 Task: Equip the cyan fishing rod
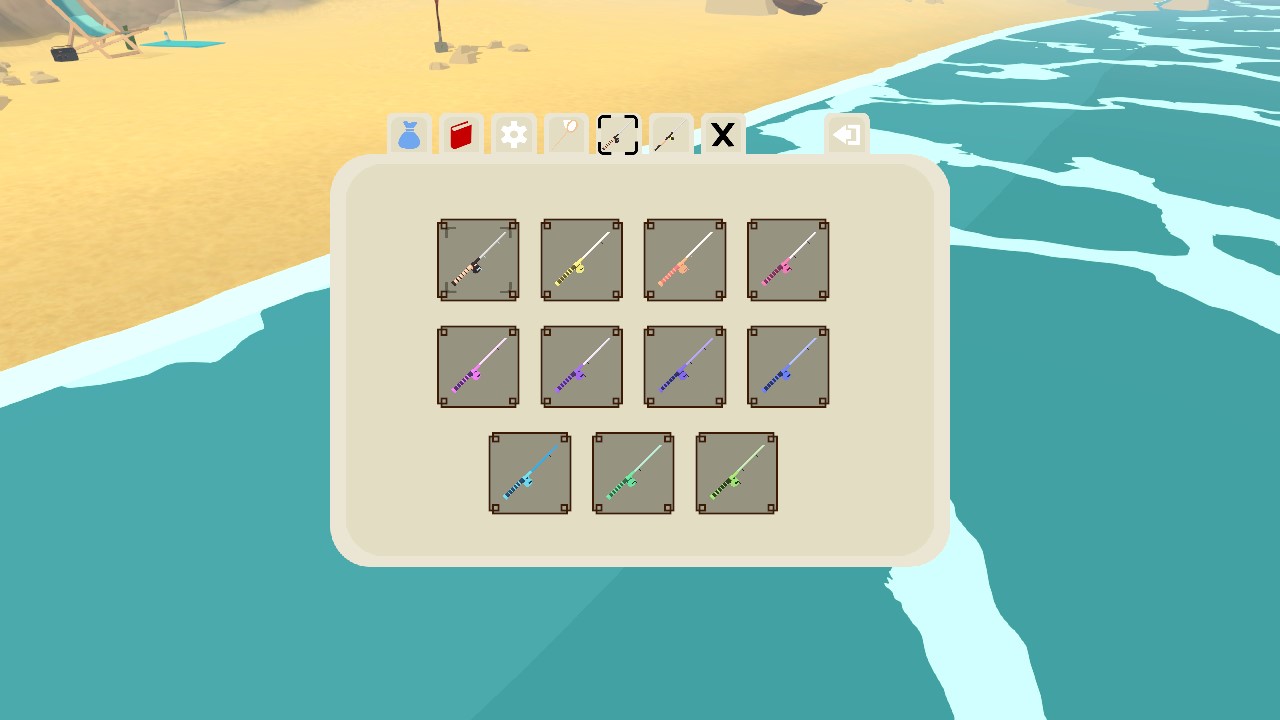tap(530, 473)
